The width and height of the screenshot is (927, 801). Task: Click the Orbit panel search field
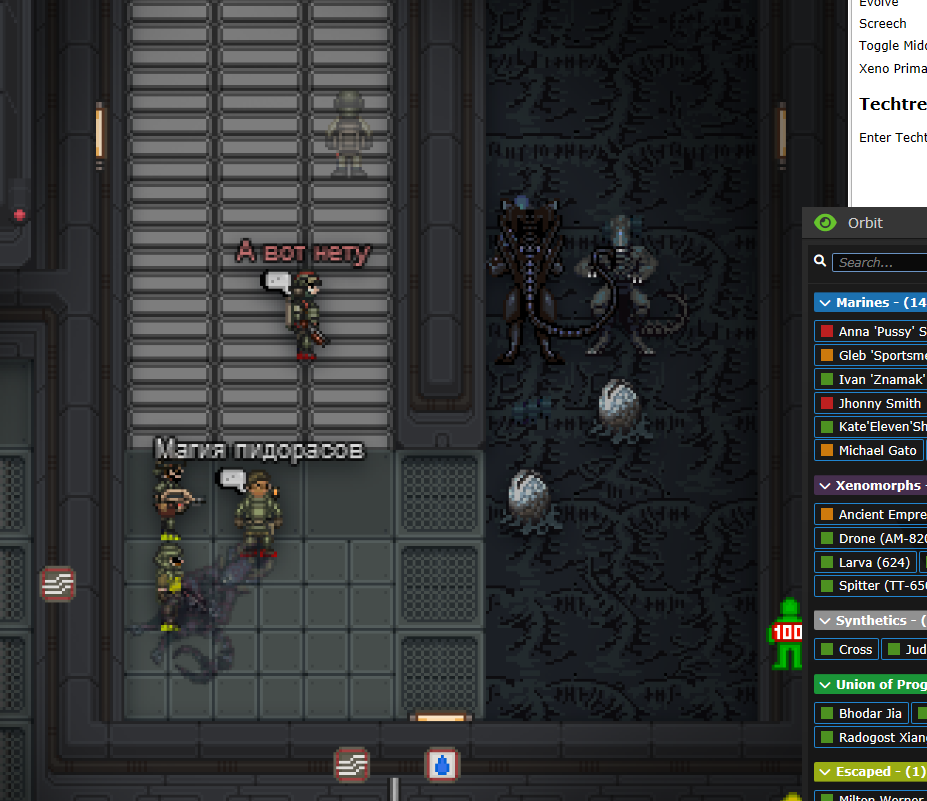(880, 262)
